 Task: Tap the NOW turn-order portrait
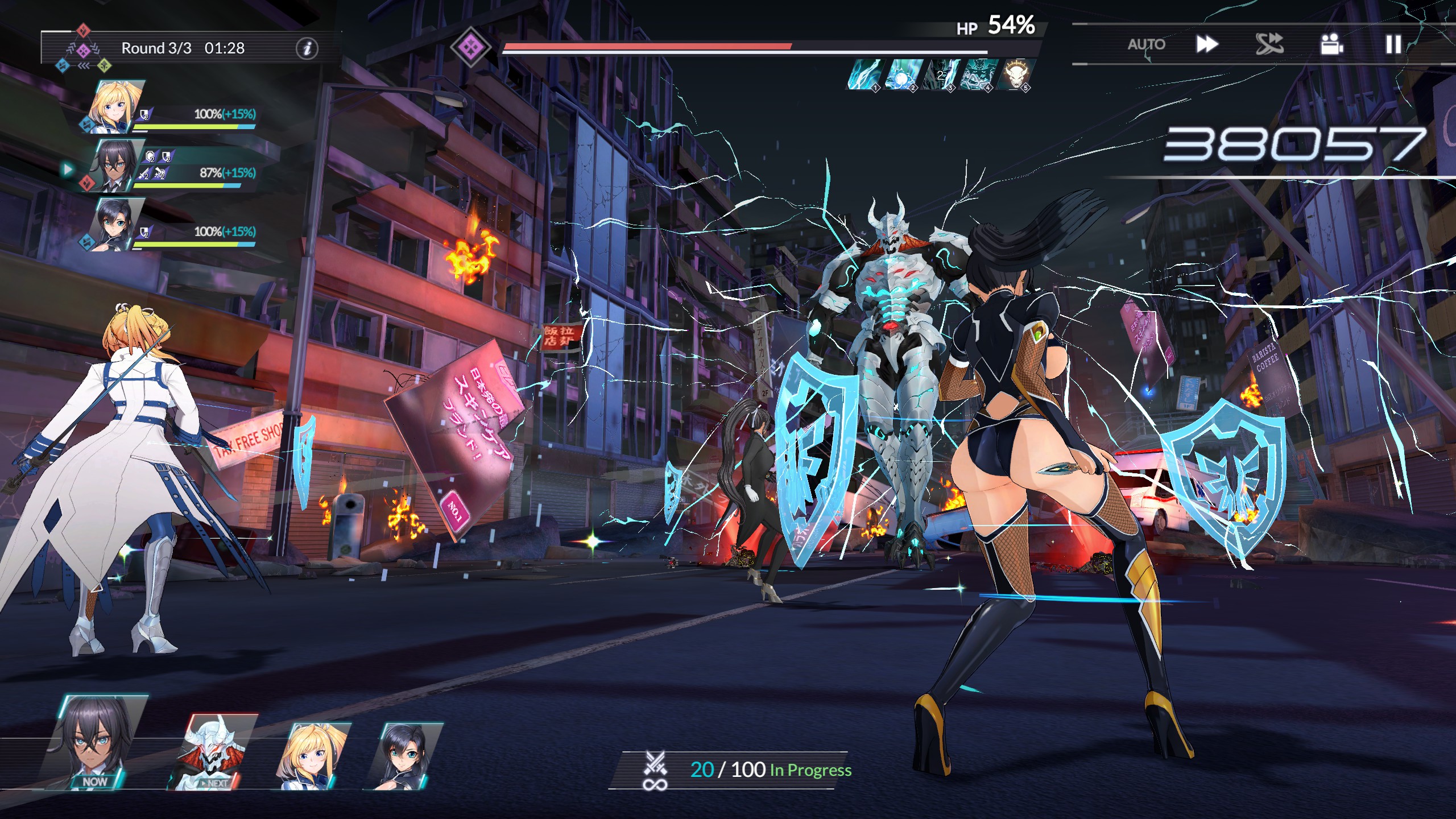pos(97,742)
